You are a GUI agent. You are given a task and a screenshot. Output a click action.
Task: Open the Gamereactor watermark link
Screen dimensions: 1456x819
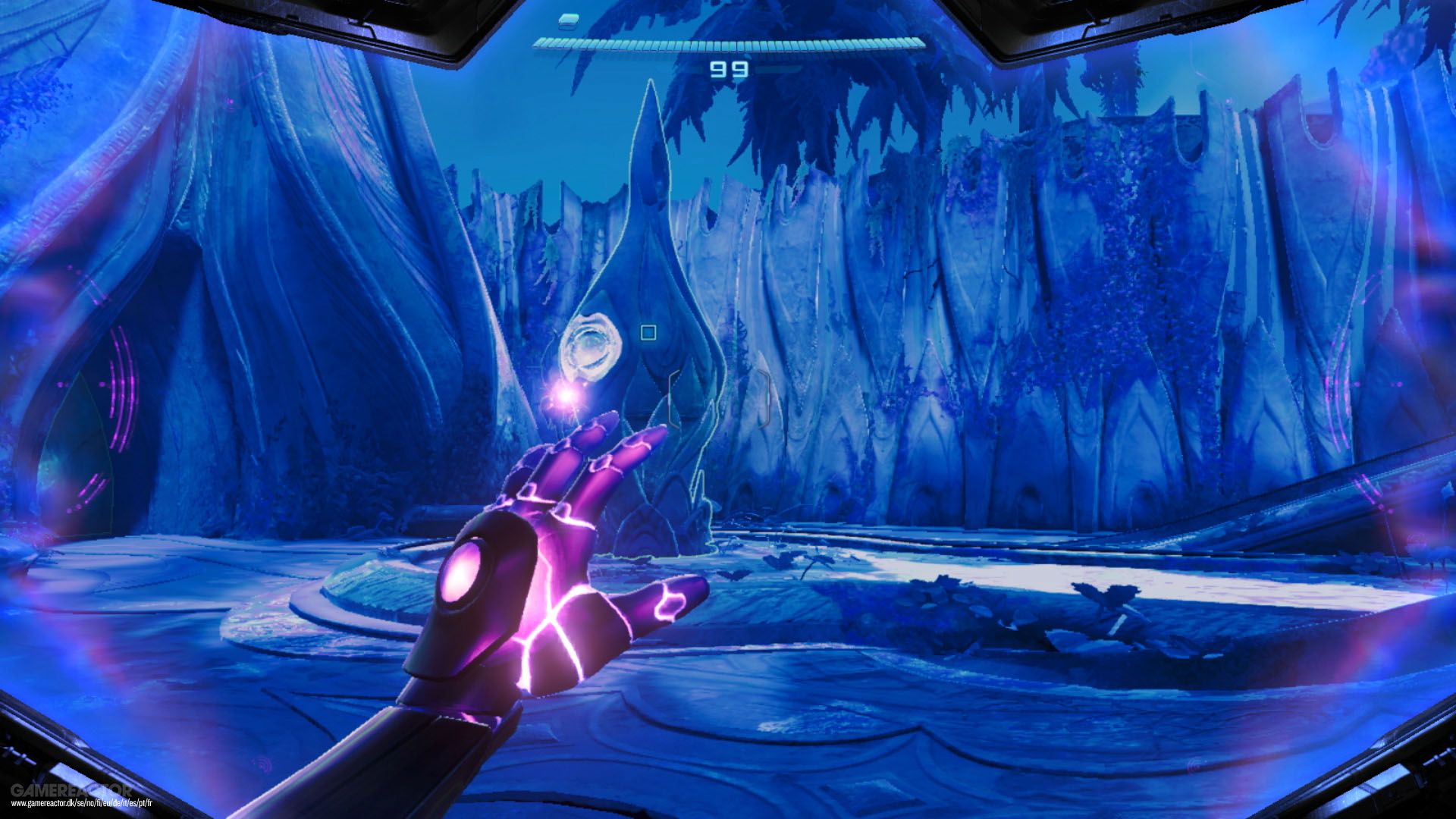click(x=72, y=790)
